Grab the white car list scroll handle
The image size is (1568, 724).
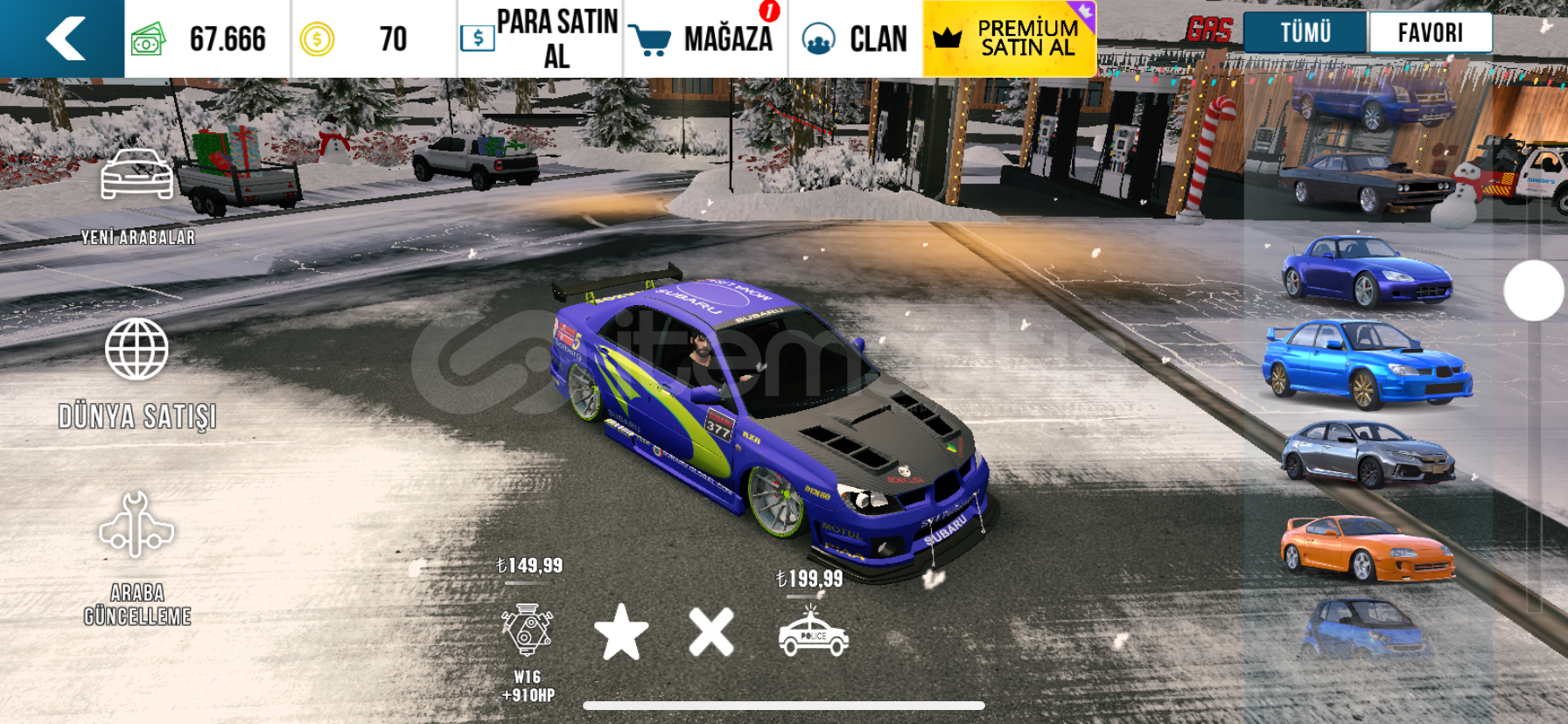point(1533,291)
